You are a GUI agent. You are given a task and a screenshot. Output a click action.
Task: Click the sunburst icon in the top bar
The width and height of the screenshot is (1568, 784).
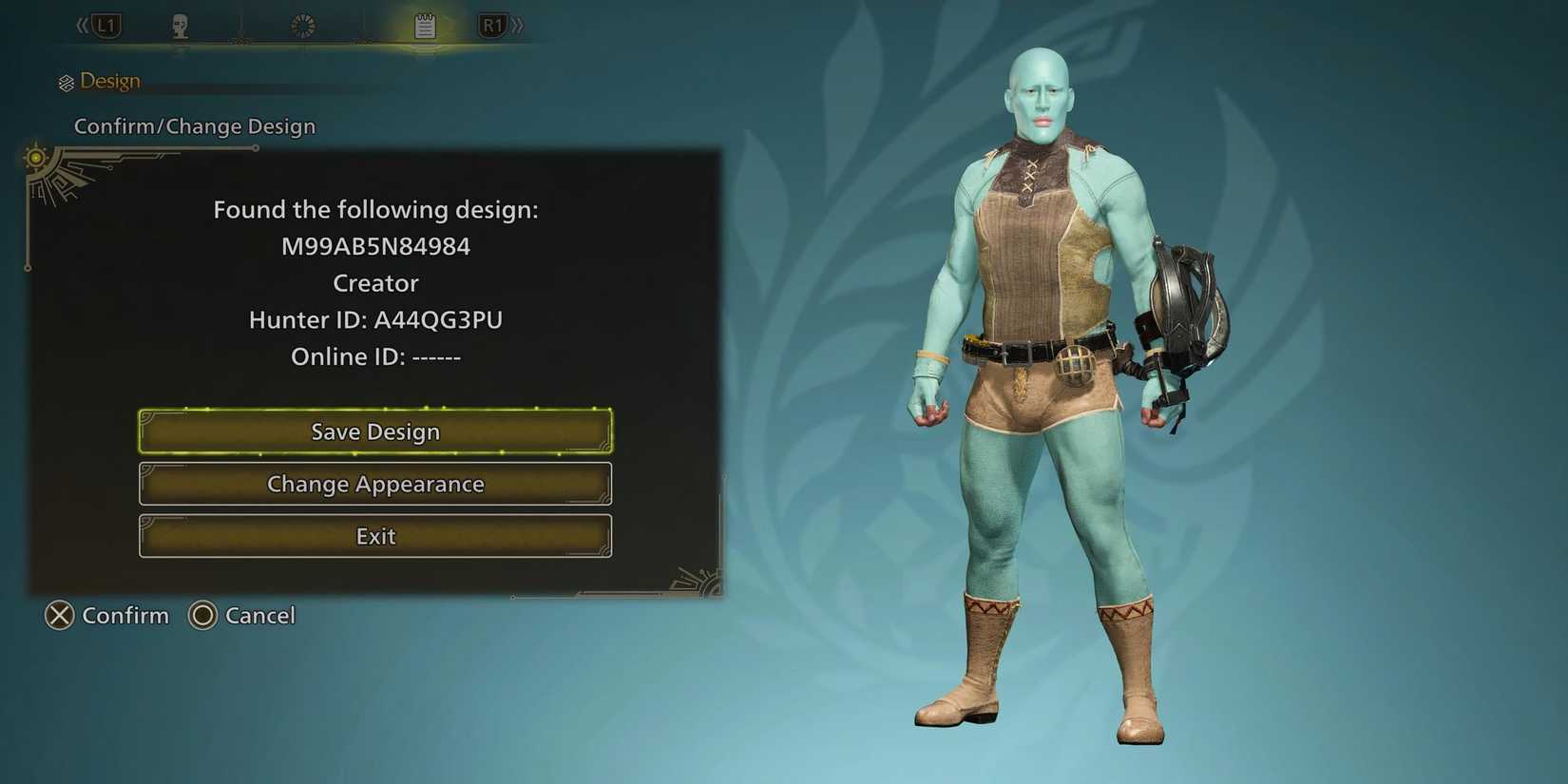301,25
